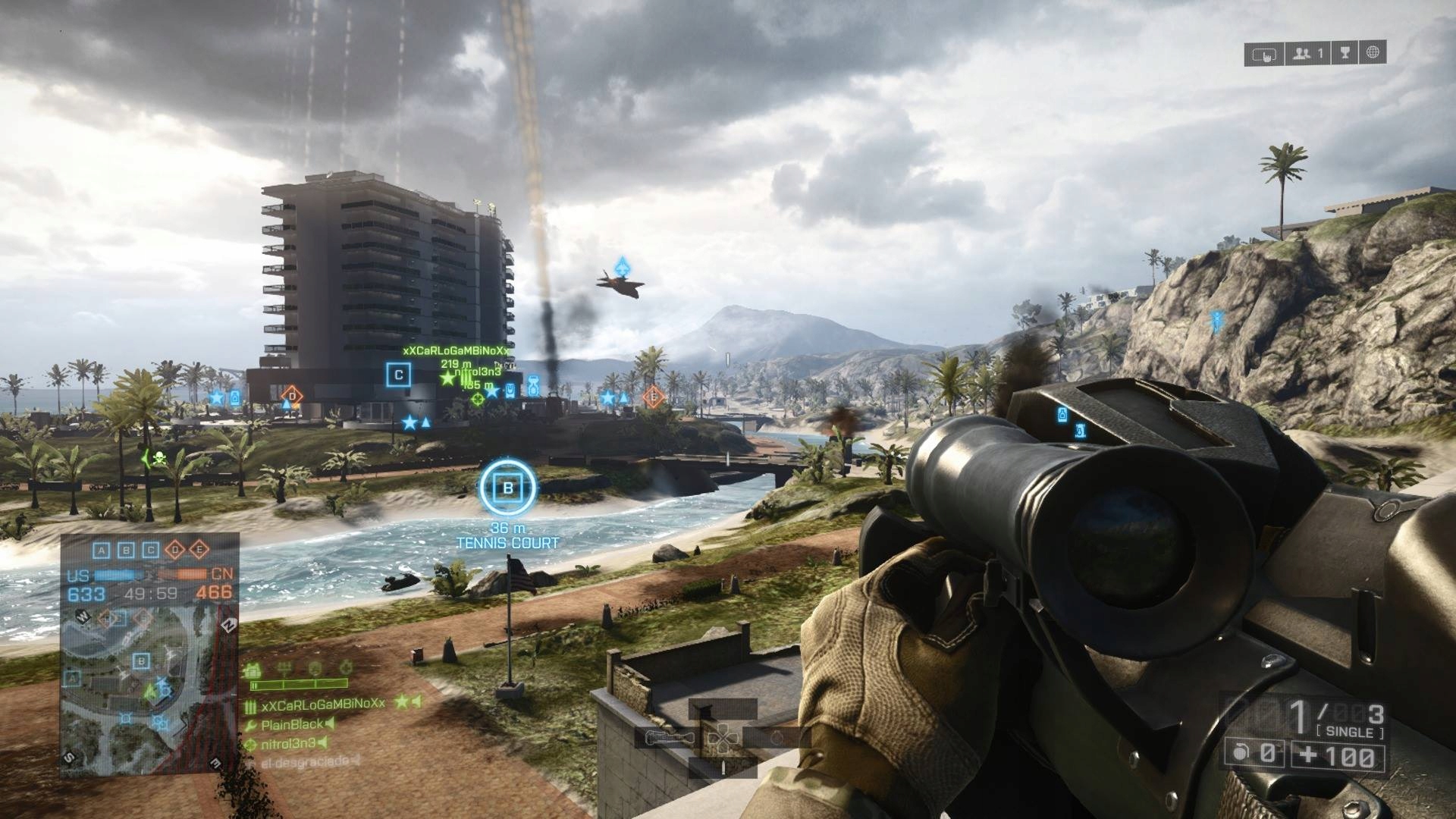Click PlainBlack's engineer wrench icon
Screen dimensions: 1456x819
[x=249, y=725]
